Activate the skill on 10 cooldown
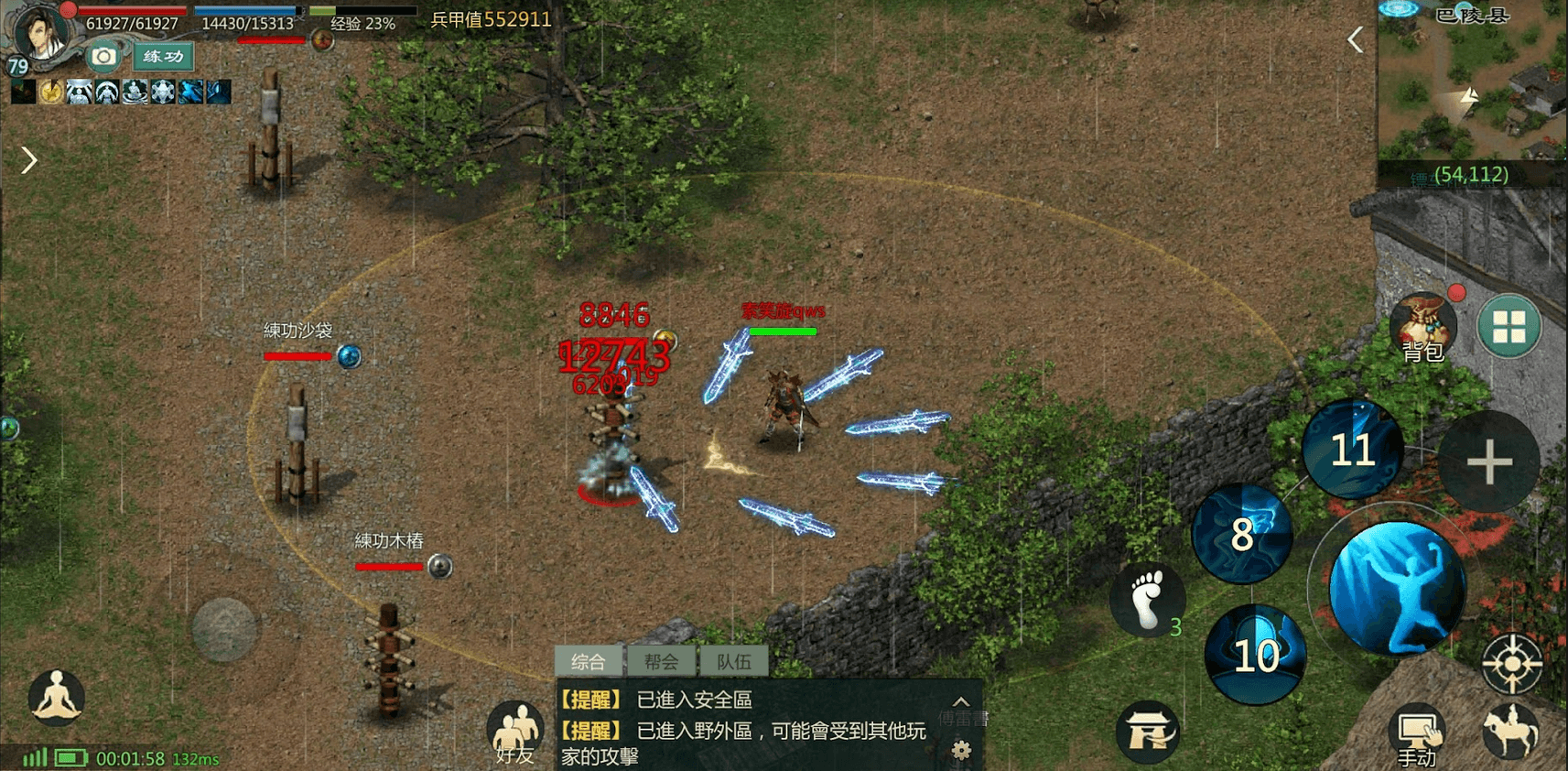This screenshot has height=771, width=1568. click(1255, 655)
